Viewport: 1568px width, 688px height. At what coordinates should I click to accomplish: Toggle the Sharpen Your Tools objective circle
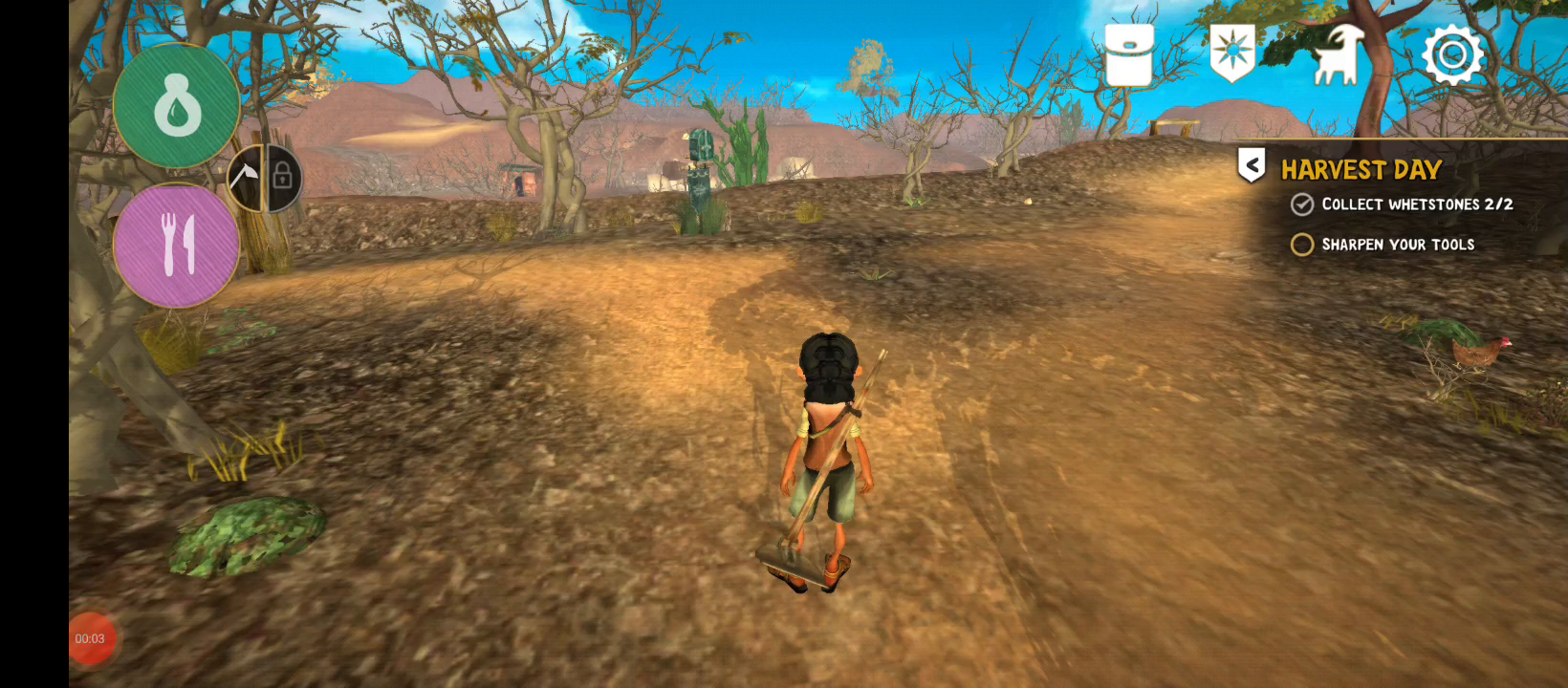tap(1301, 245)
